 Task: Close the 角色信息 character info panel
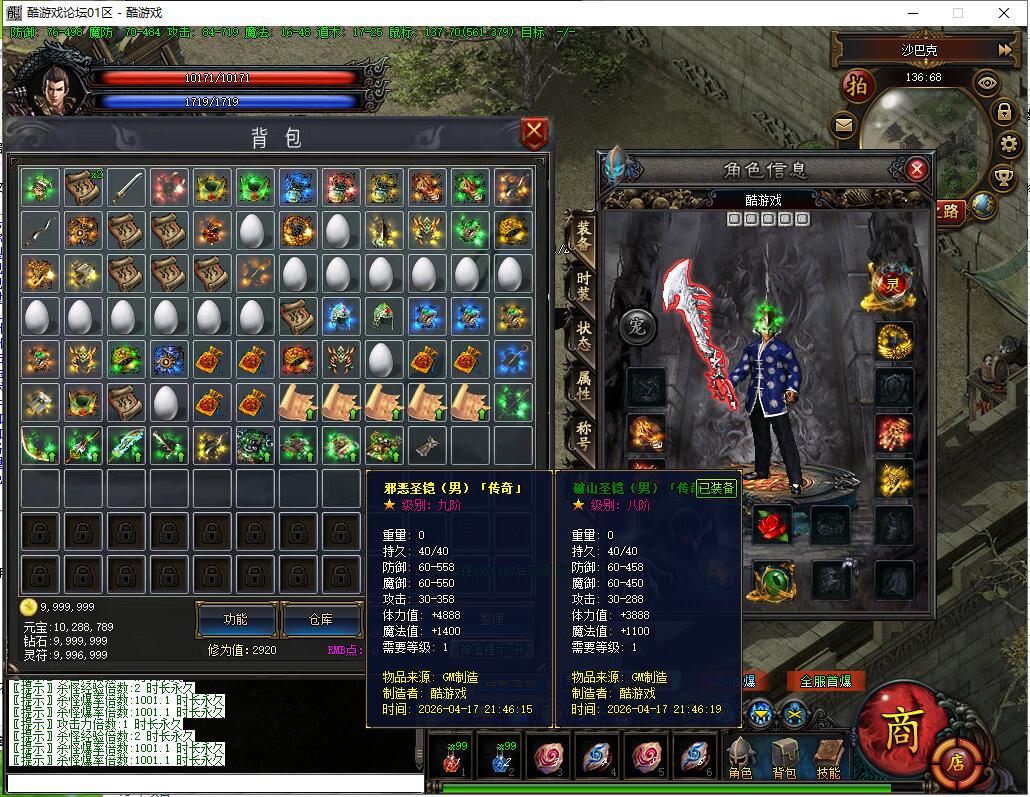click(916, 169)
